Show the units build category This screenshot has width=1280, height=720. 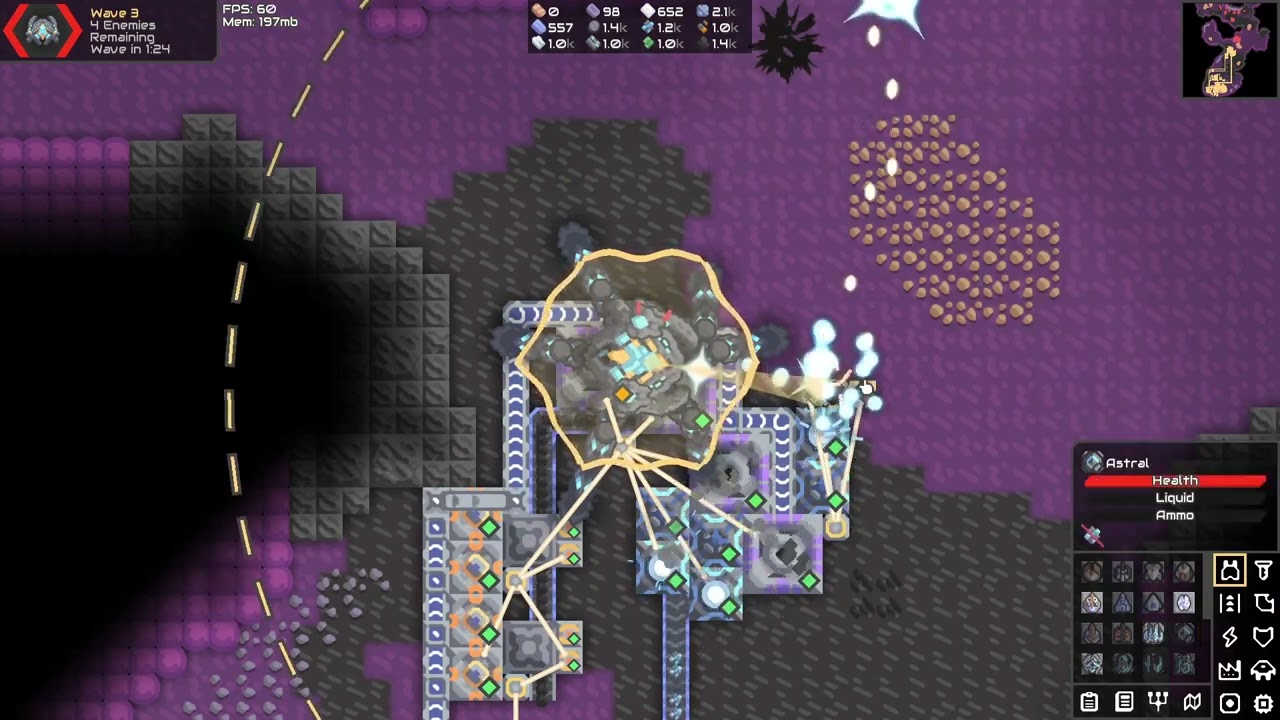1264,670
